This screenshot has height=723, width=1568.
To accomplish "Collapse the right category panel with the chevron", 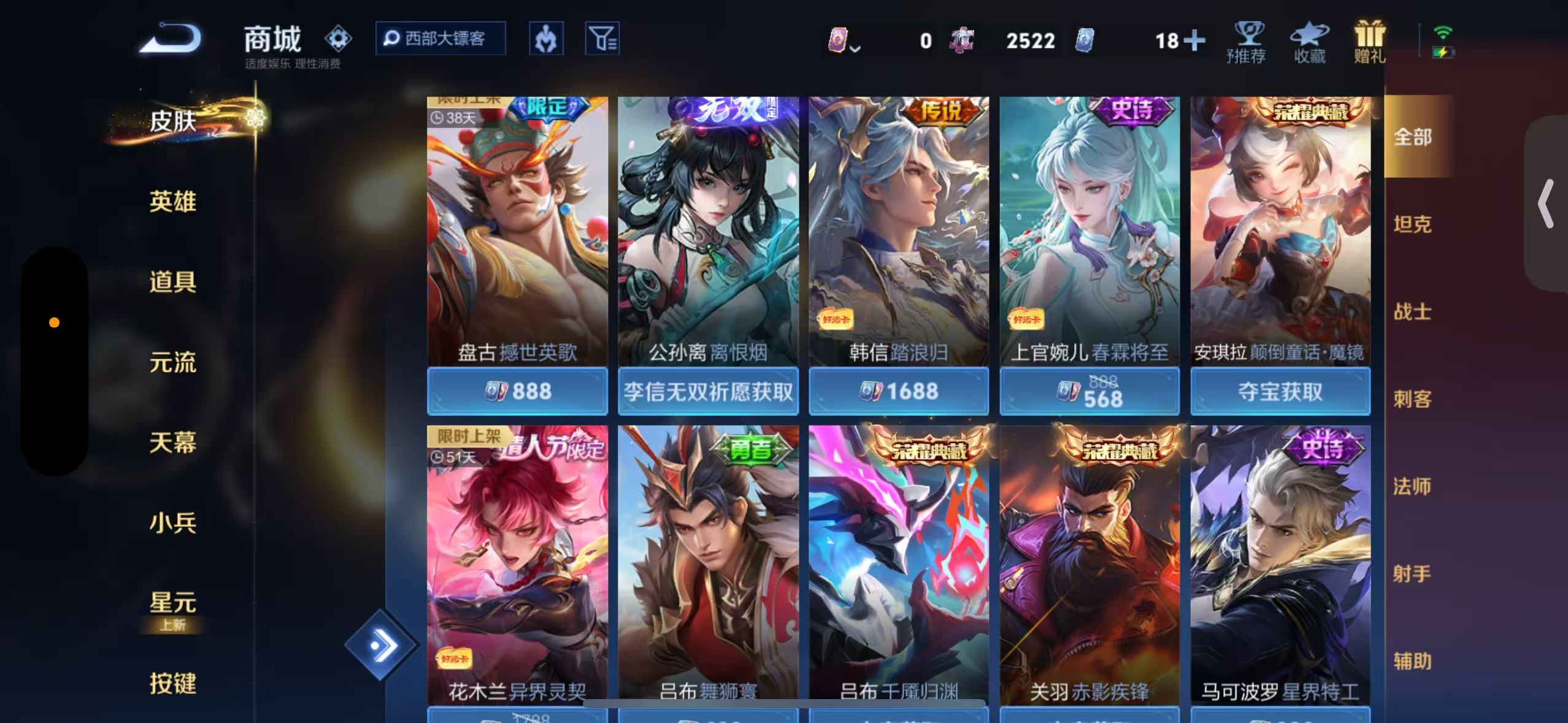I will click(x=1546, y=202).
